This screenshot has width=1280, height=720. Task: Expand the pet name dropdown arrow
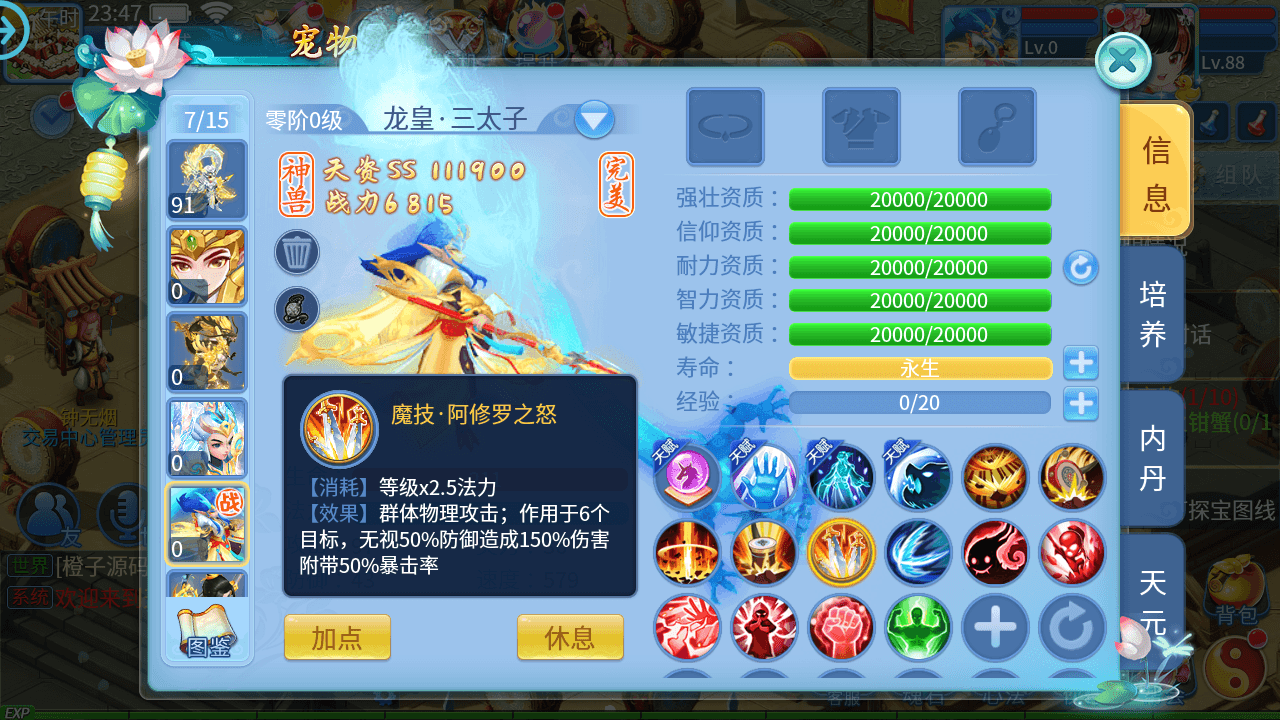point(594,118)
